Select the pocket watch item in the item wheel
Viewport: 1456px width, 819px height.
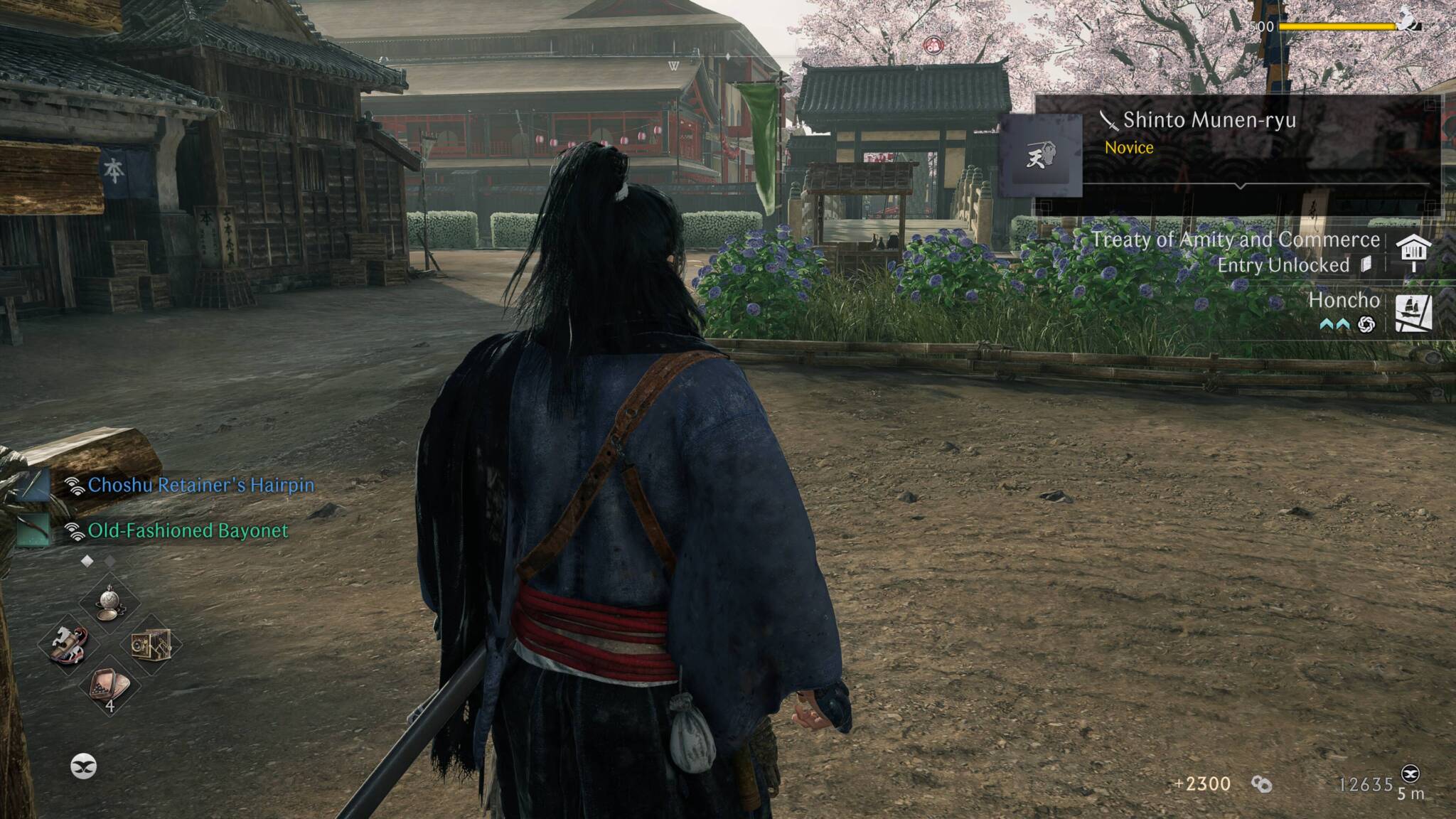[x=110, y=604]
